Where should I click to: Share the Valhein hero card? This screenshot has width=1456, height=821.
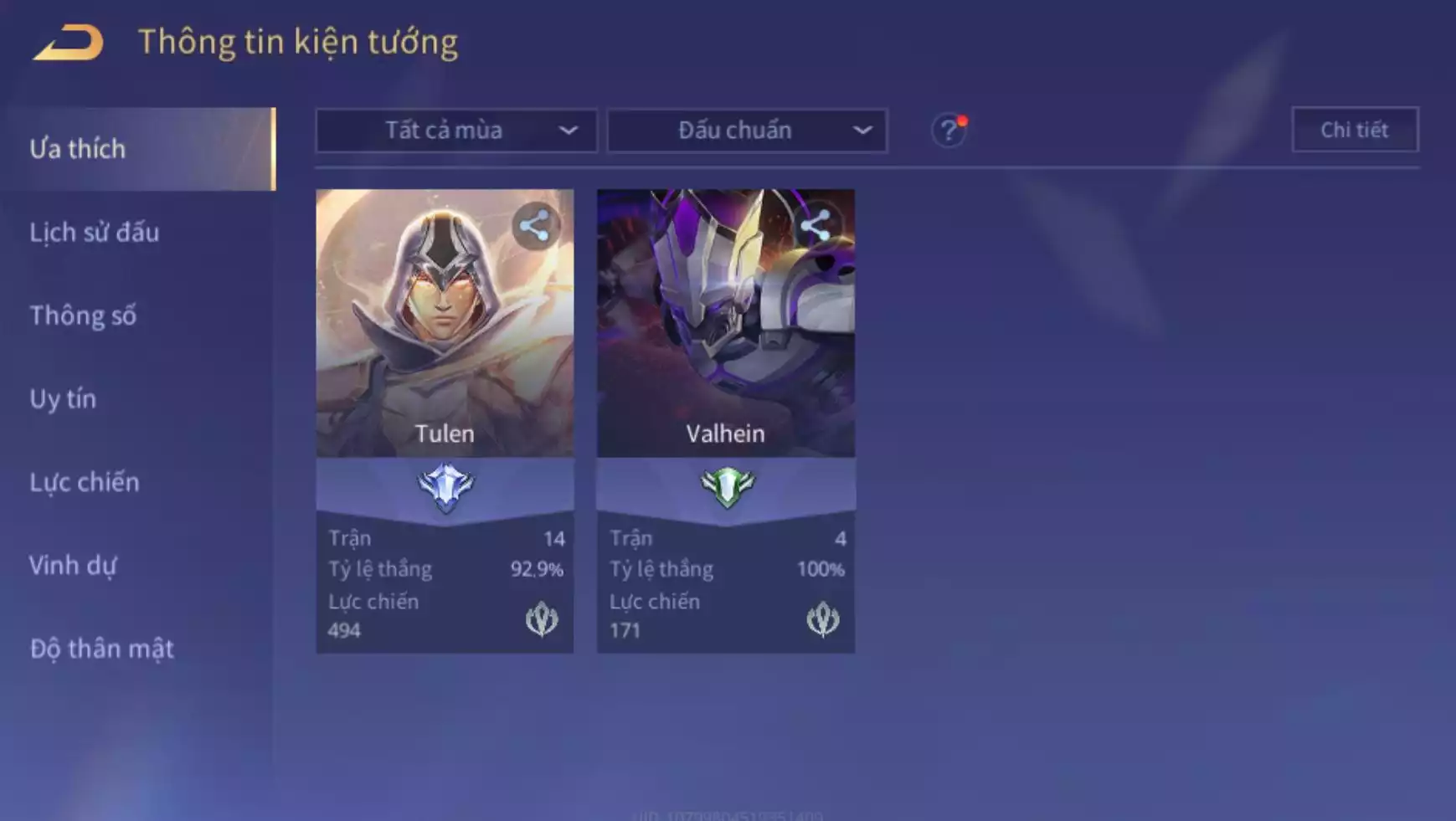coord(815,226)
